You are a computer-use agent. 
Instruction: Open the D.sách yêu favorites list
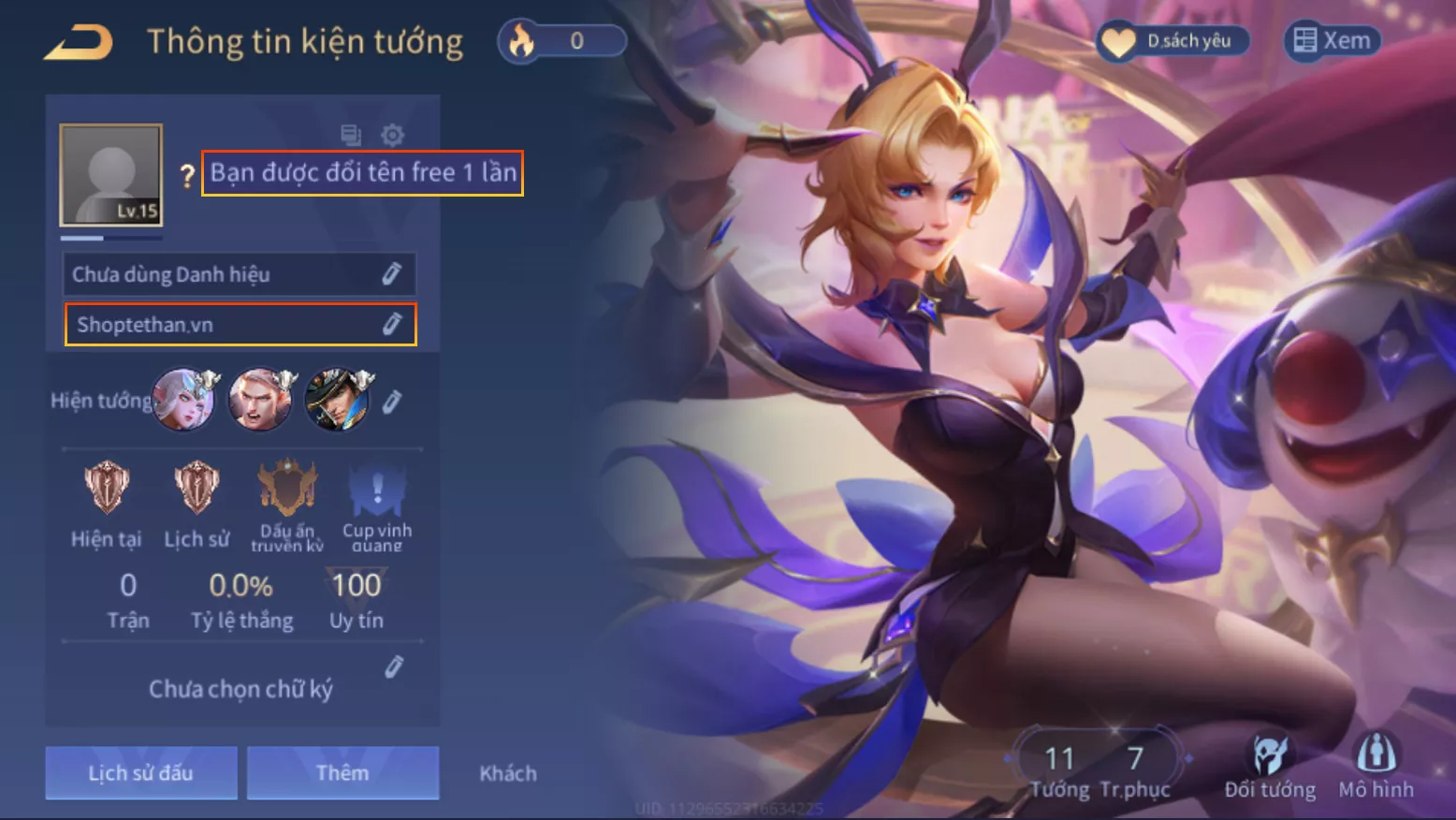[1173, 41]
